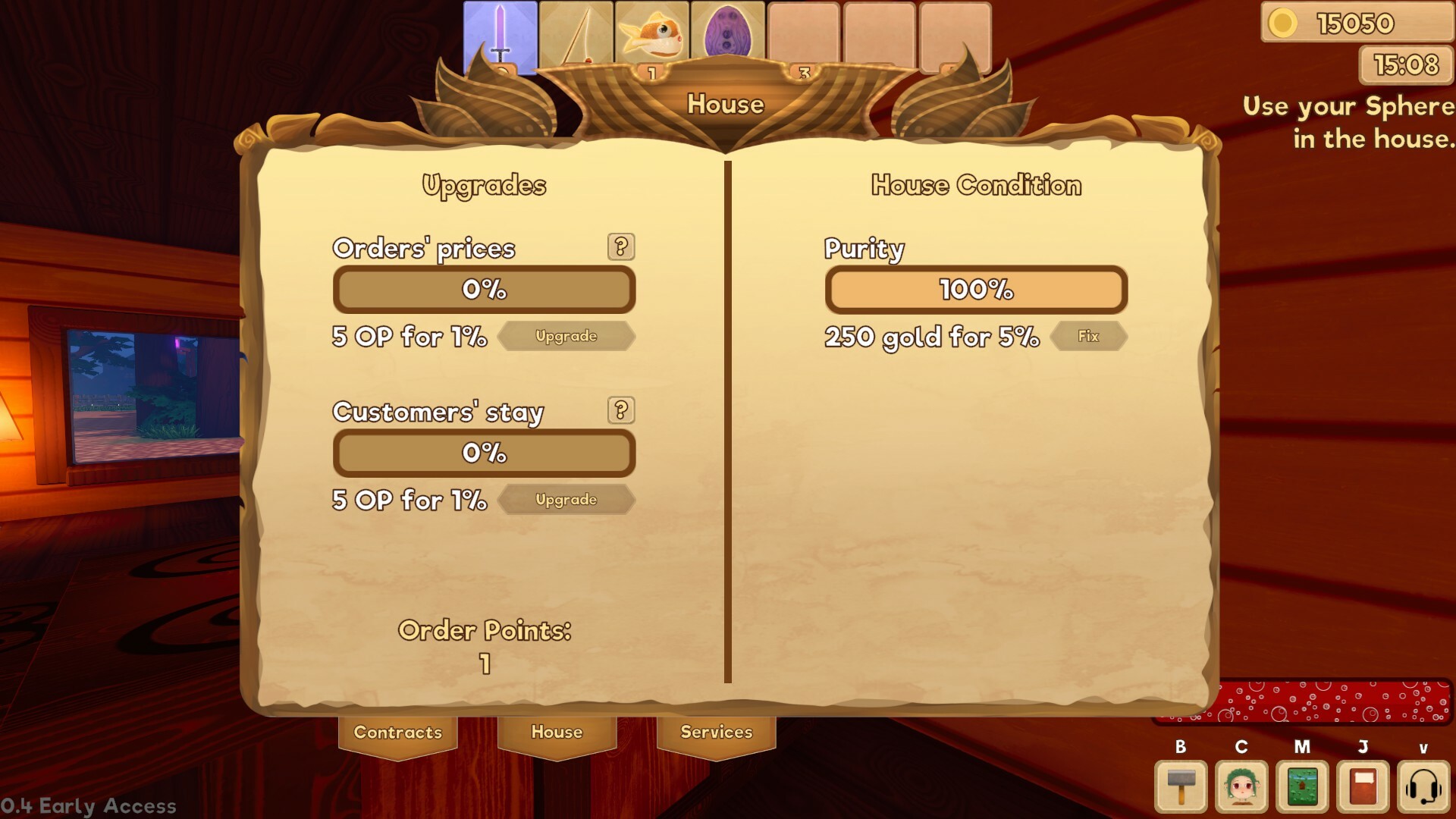1456x819 pixels.
Task: Switch to the Services tab
Action: pos(715,733)
